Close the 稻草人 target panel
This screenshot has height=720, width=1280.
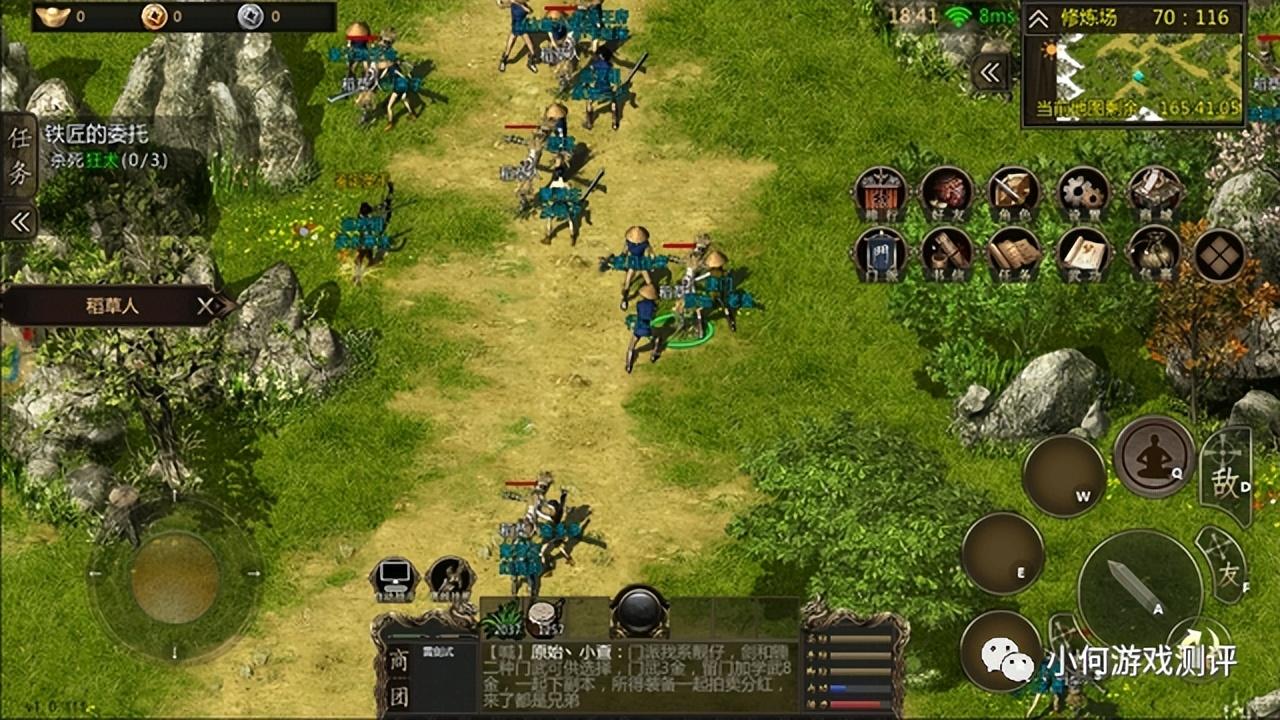tap(206, 306)
